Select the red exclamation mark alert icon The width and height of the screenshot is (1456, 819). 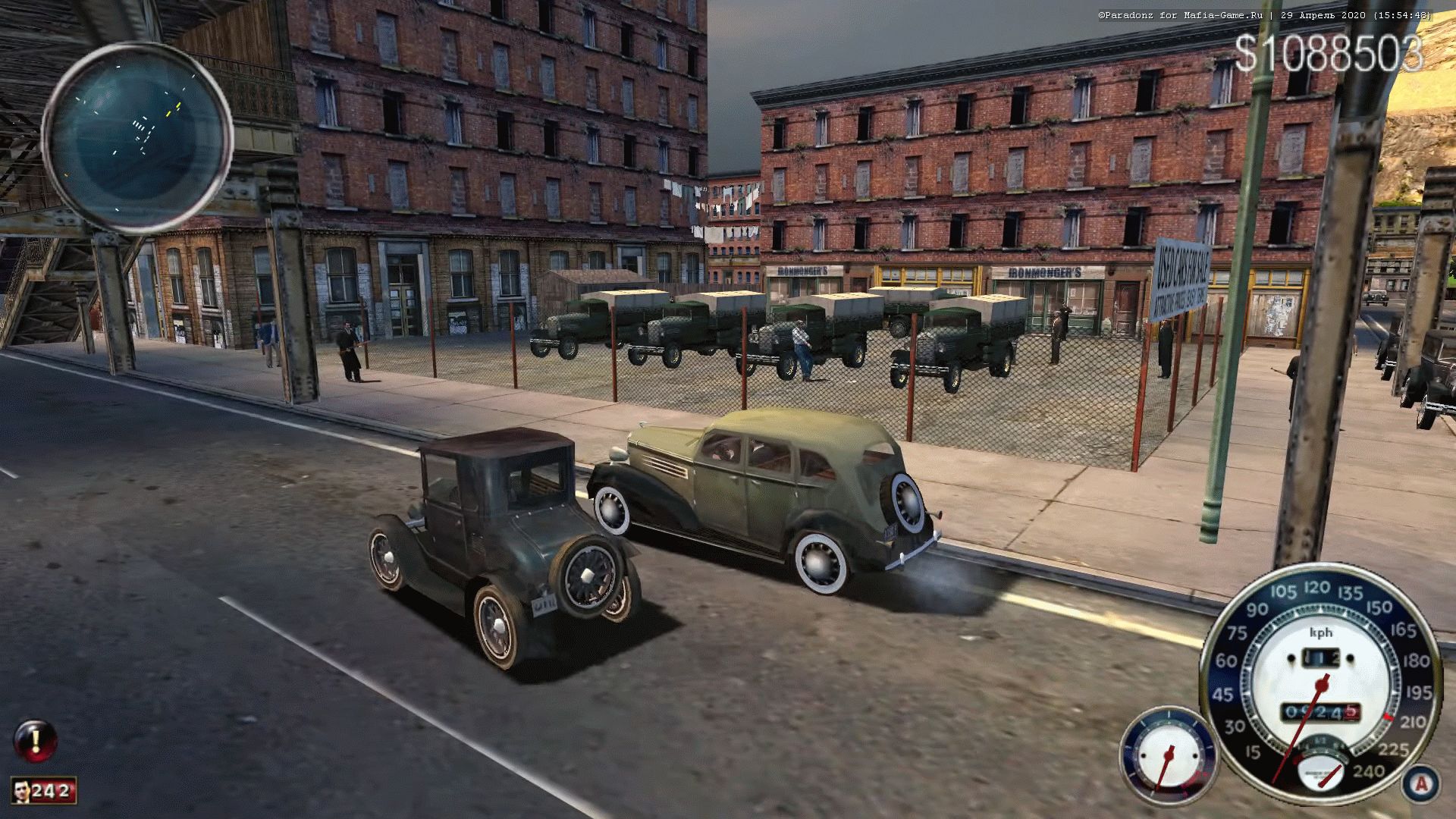click(x=36, y=740)
